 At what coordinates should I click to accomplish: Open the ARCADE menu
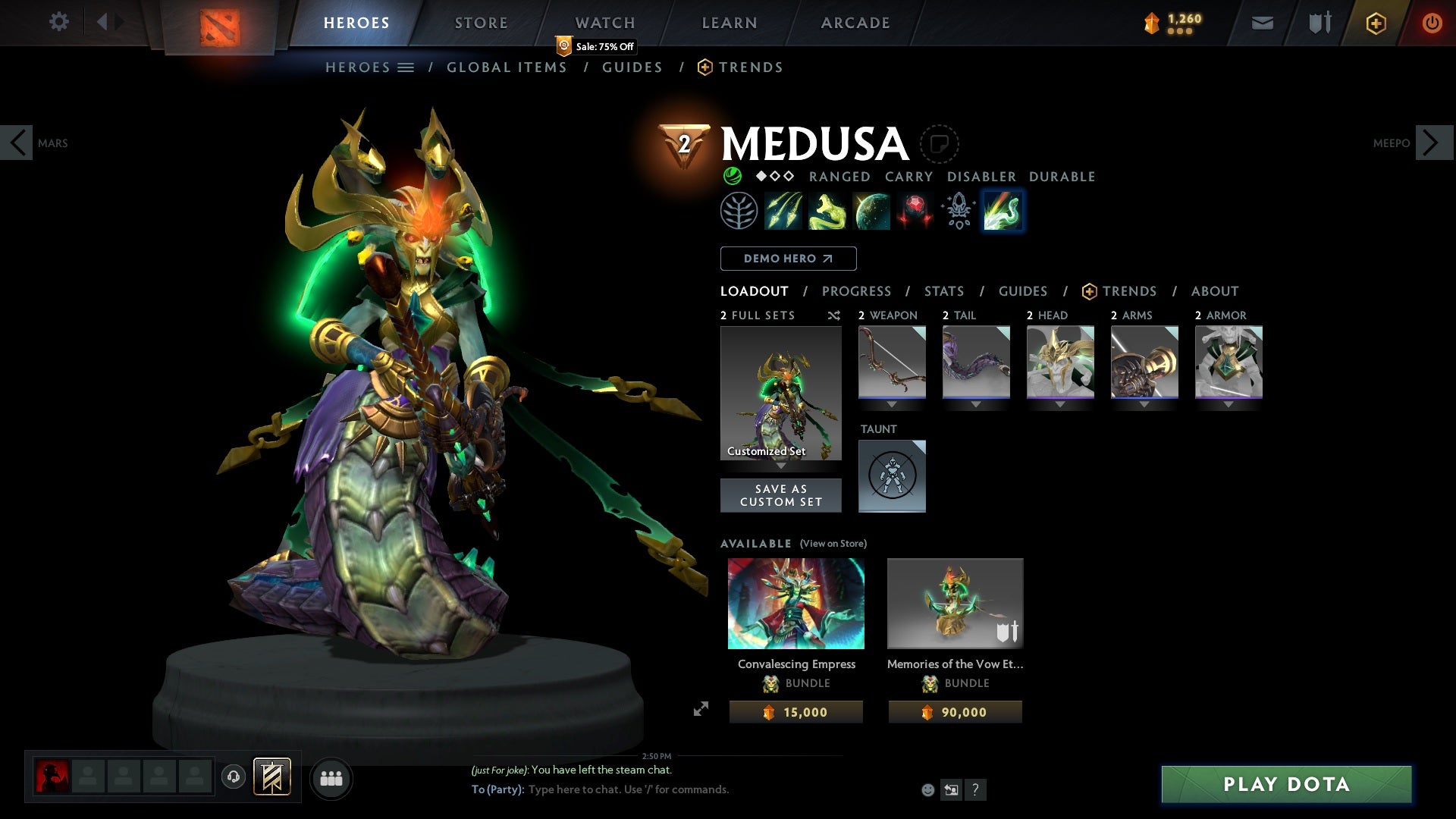(855, 22)
